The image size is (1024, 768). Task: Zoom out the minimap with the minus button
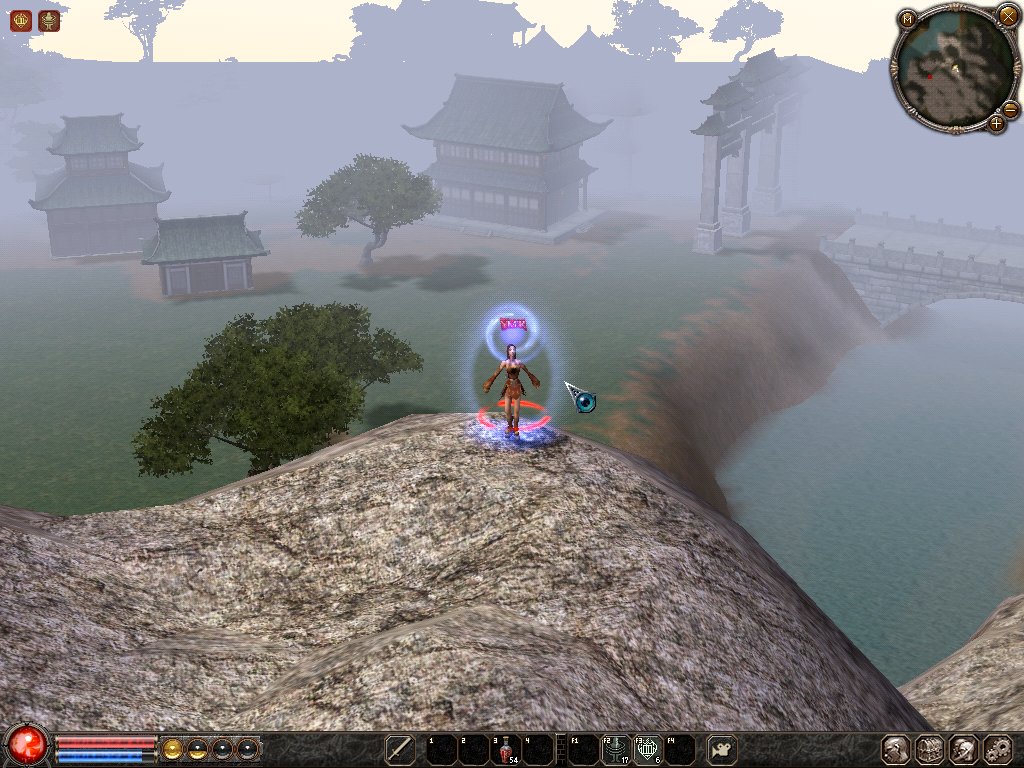(1010, 109)
